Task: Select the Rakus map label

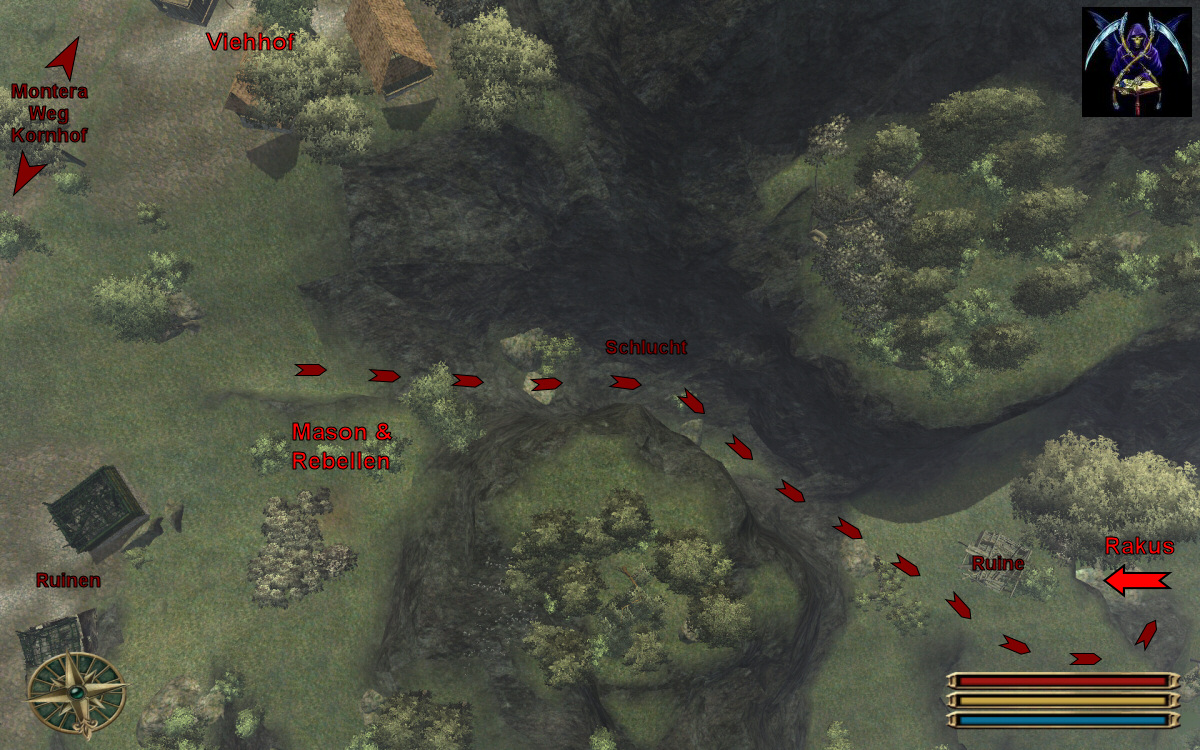Action: [1139, 546]
